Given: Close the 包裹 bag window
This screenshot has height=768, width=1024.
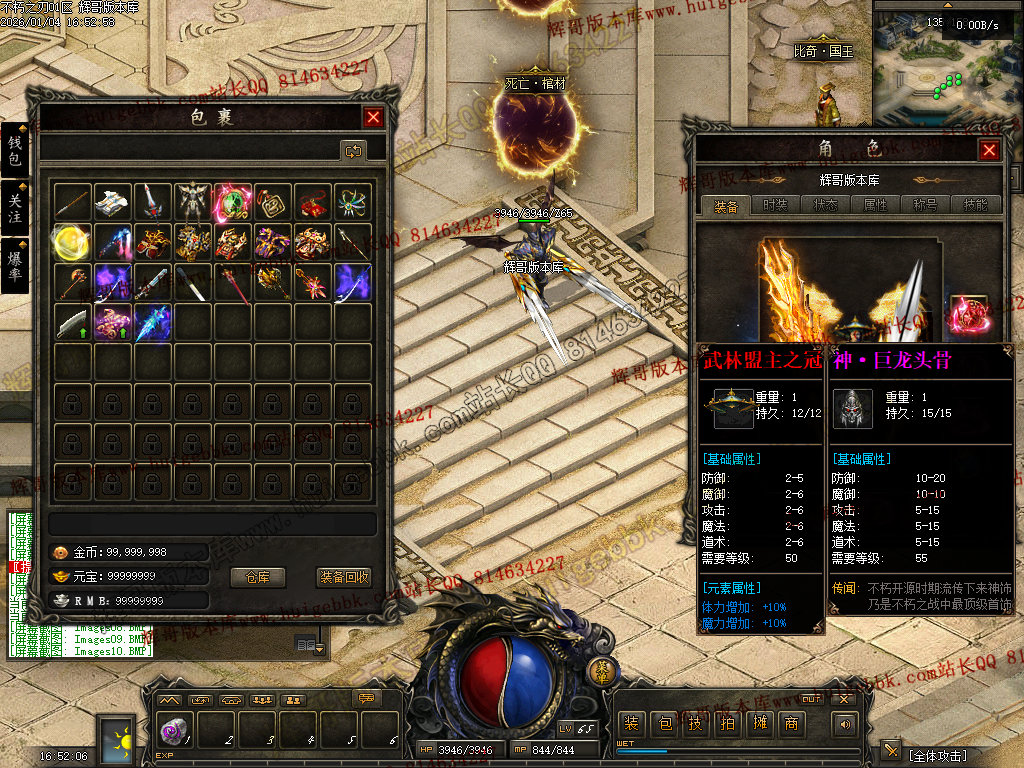Looking at the screenshot, I should 373,118.
